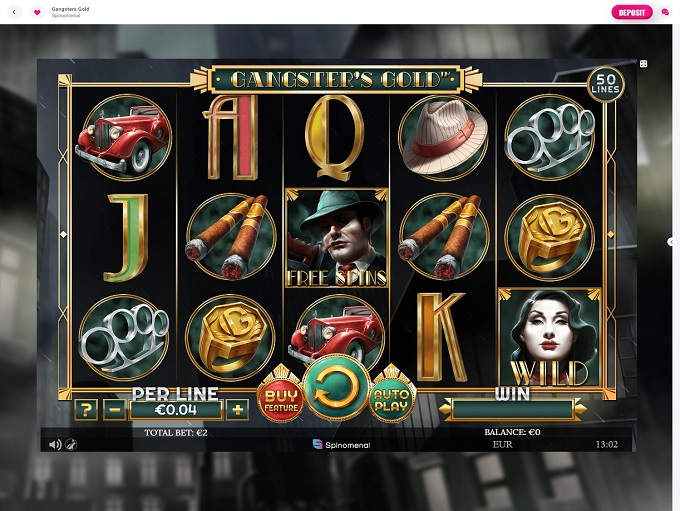This screenshot has width=680, height=511.
Task: Toggle fullscreen with the corner icon
Action: click(x=643, y=64)
